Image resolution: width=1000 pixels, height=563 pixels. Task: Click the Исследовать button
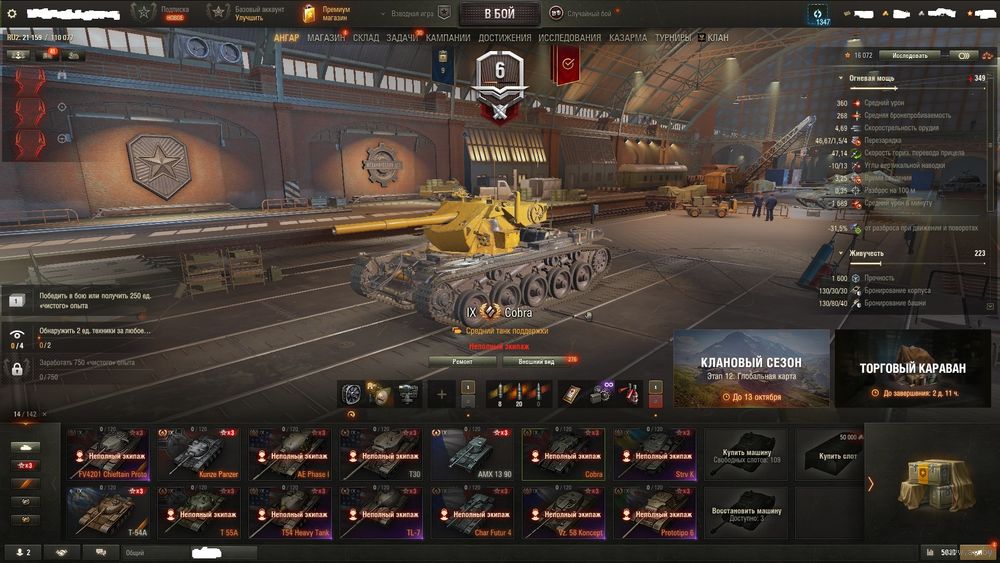(909, 56)
